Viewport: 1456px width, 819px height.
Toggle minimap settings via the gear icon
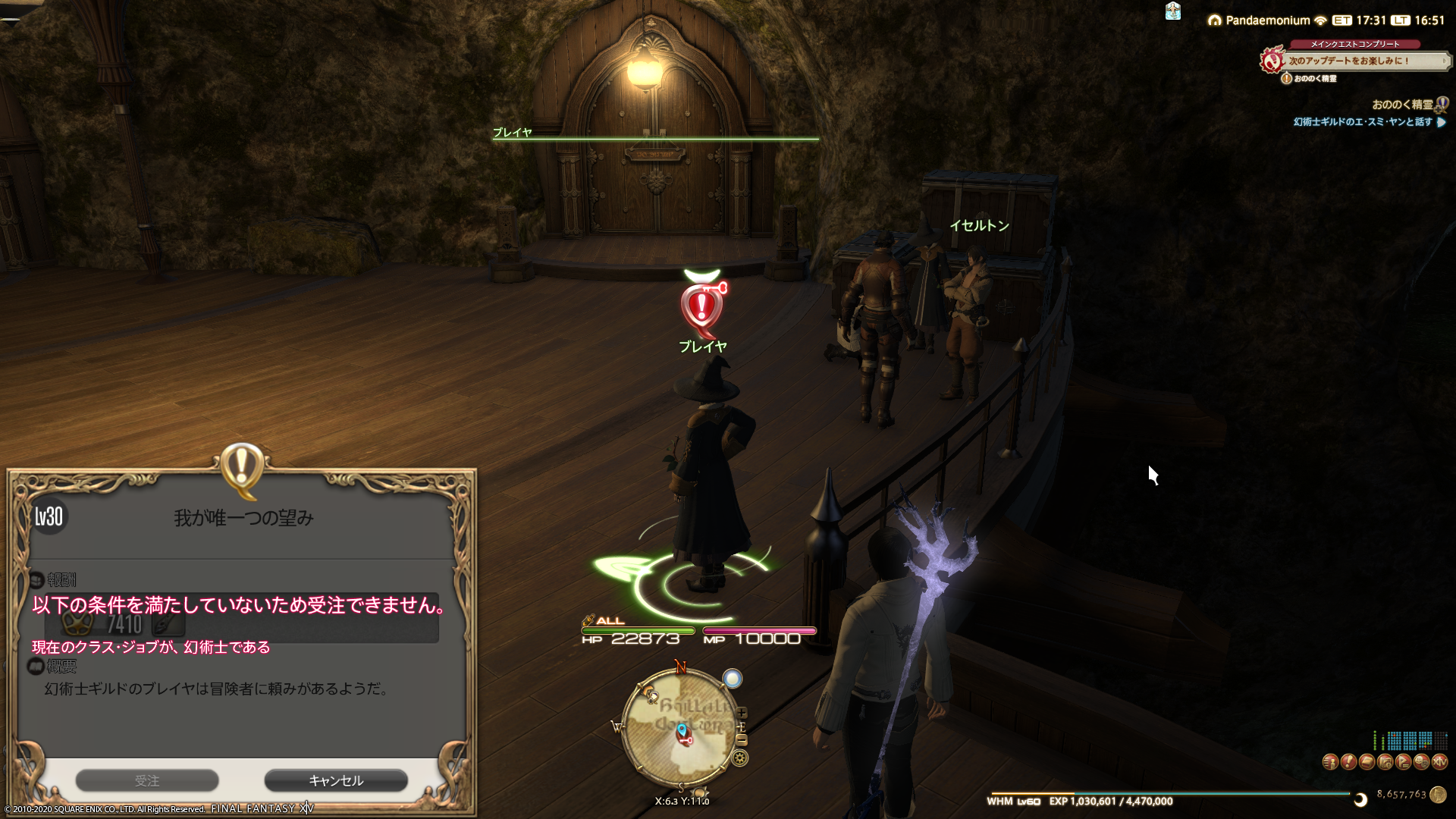pos(739,757)
